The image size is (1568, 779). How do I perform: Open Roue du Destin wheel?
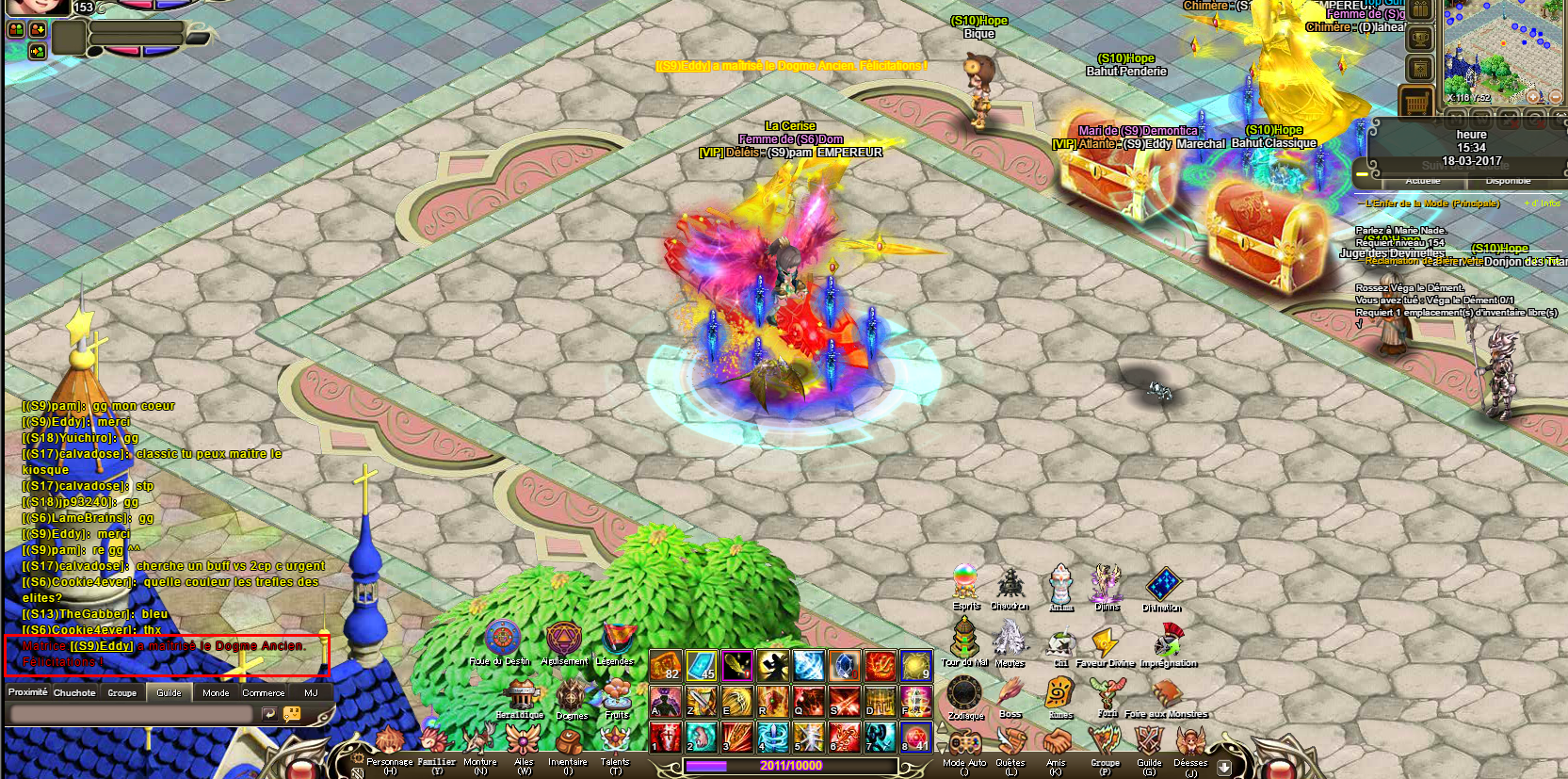coord(503,641)
